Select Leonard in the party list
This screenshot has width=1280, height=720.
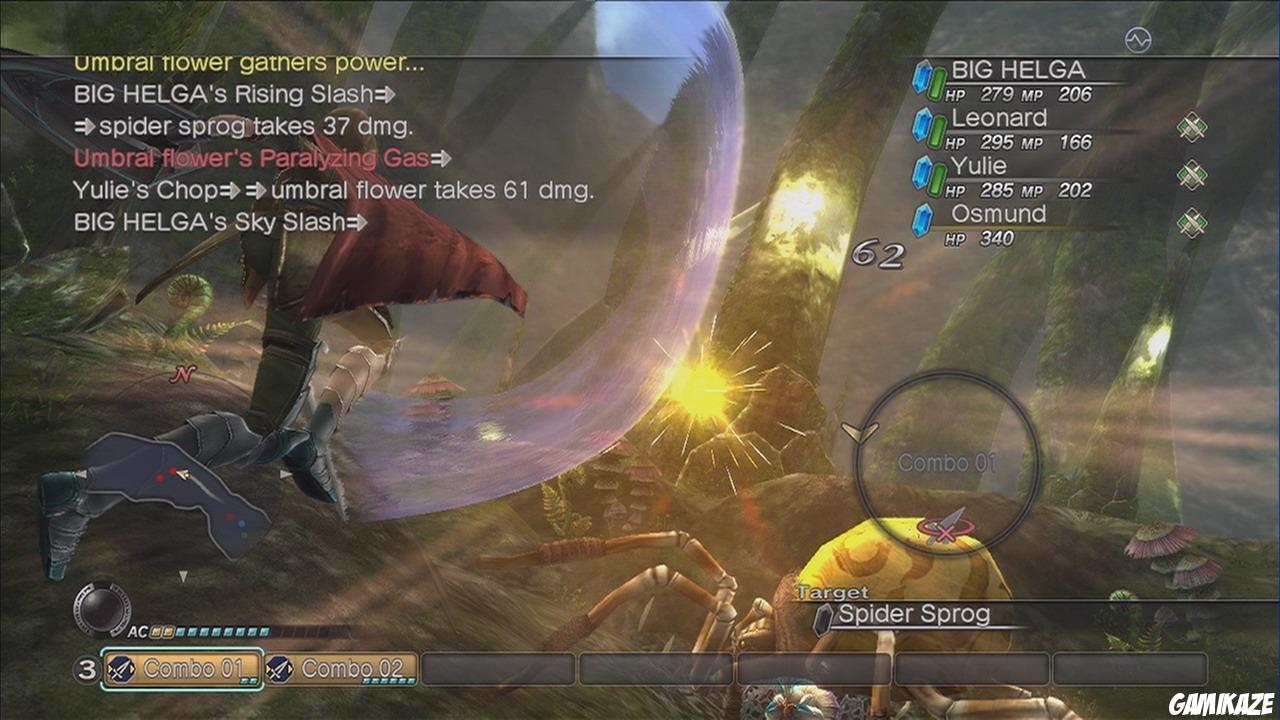pyautogui.click(x=1000, y=130)
